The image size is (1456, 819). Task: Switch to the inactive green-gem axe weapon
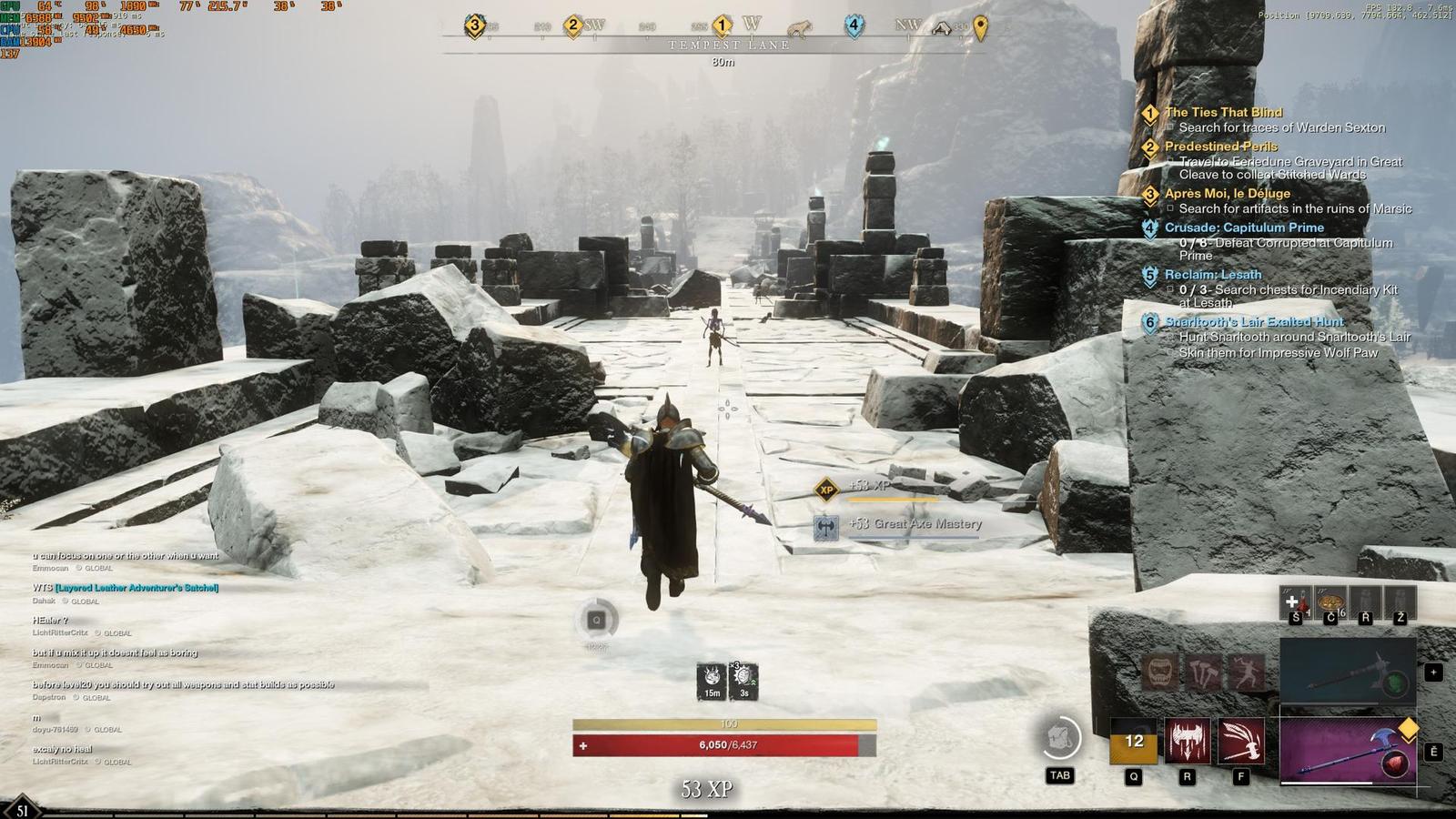[x=1348, y=672]
